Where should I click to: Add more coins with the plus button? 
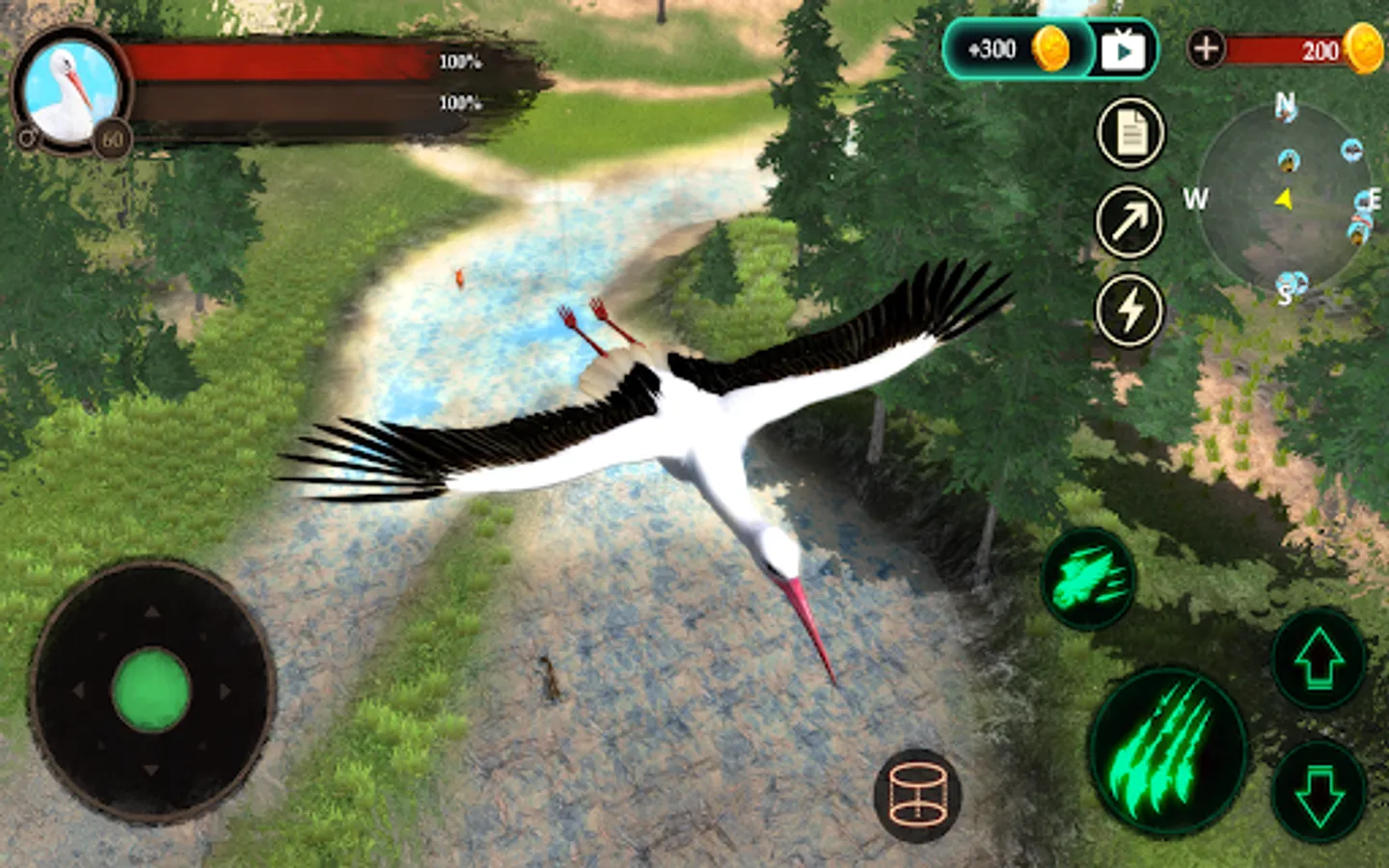pos(1206,48)
